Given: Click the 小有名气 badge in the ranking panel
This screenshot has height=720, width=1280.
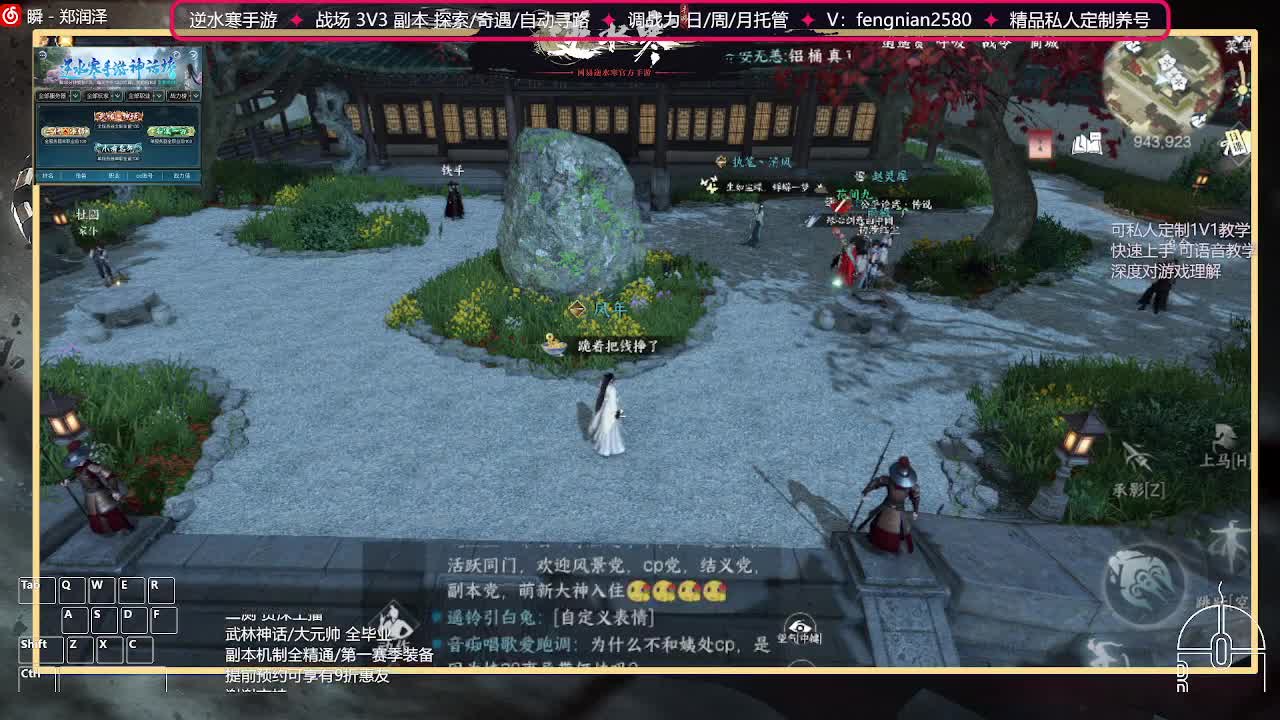Looking at the screenshot, I should coord(117,149).
